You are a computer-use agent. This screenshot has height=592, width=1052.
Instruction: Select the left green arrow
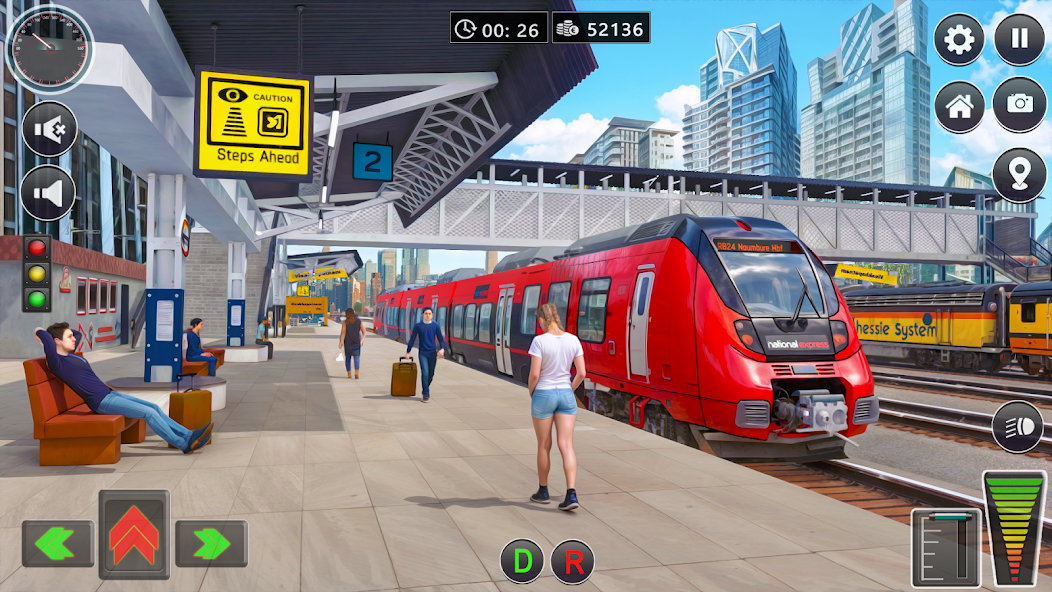[58, 543]
